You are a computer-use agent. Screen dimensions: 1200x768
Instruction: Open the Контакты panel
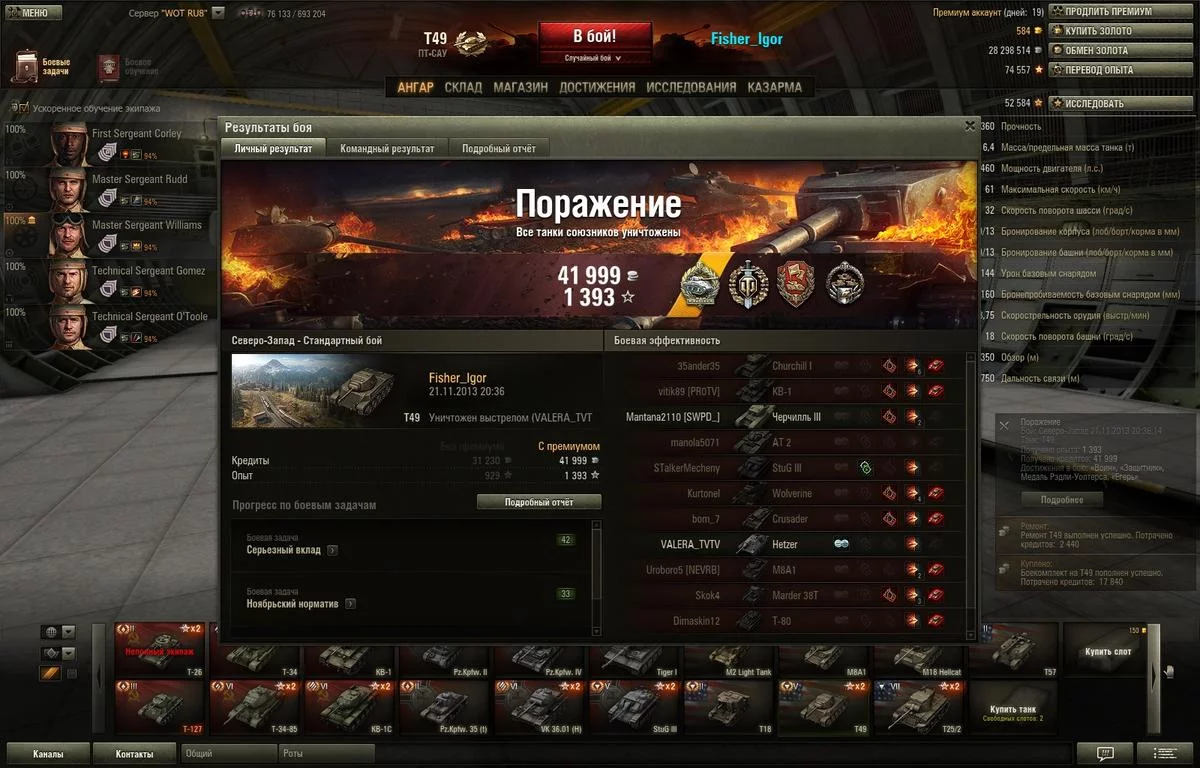pos(134,754)
